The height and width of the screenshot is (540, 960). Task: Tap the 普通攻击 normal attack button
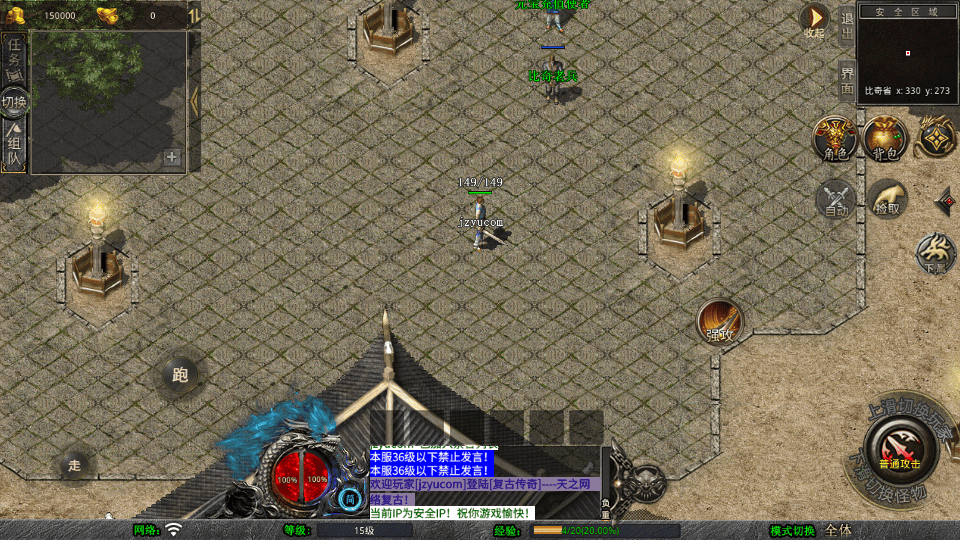(x=899, y=447)
